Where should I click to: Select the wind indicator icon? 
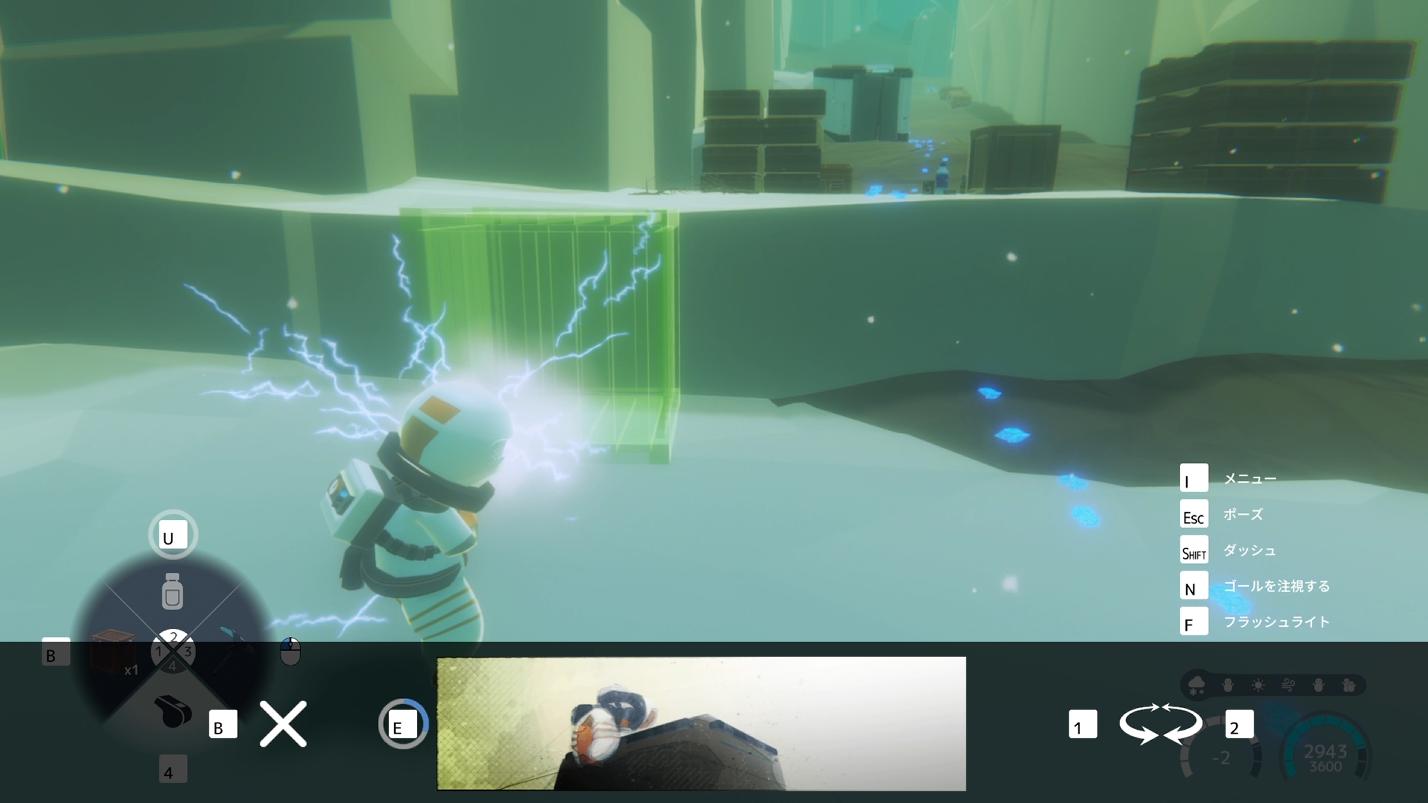coord(1289,684)
